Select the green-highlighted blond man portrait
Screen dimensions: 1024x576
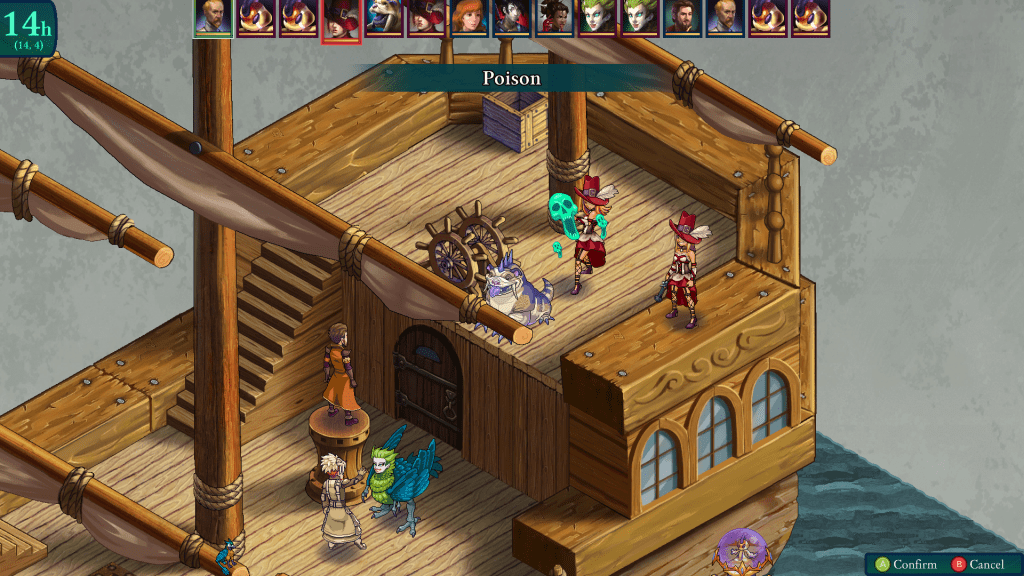click(212, 18)
